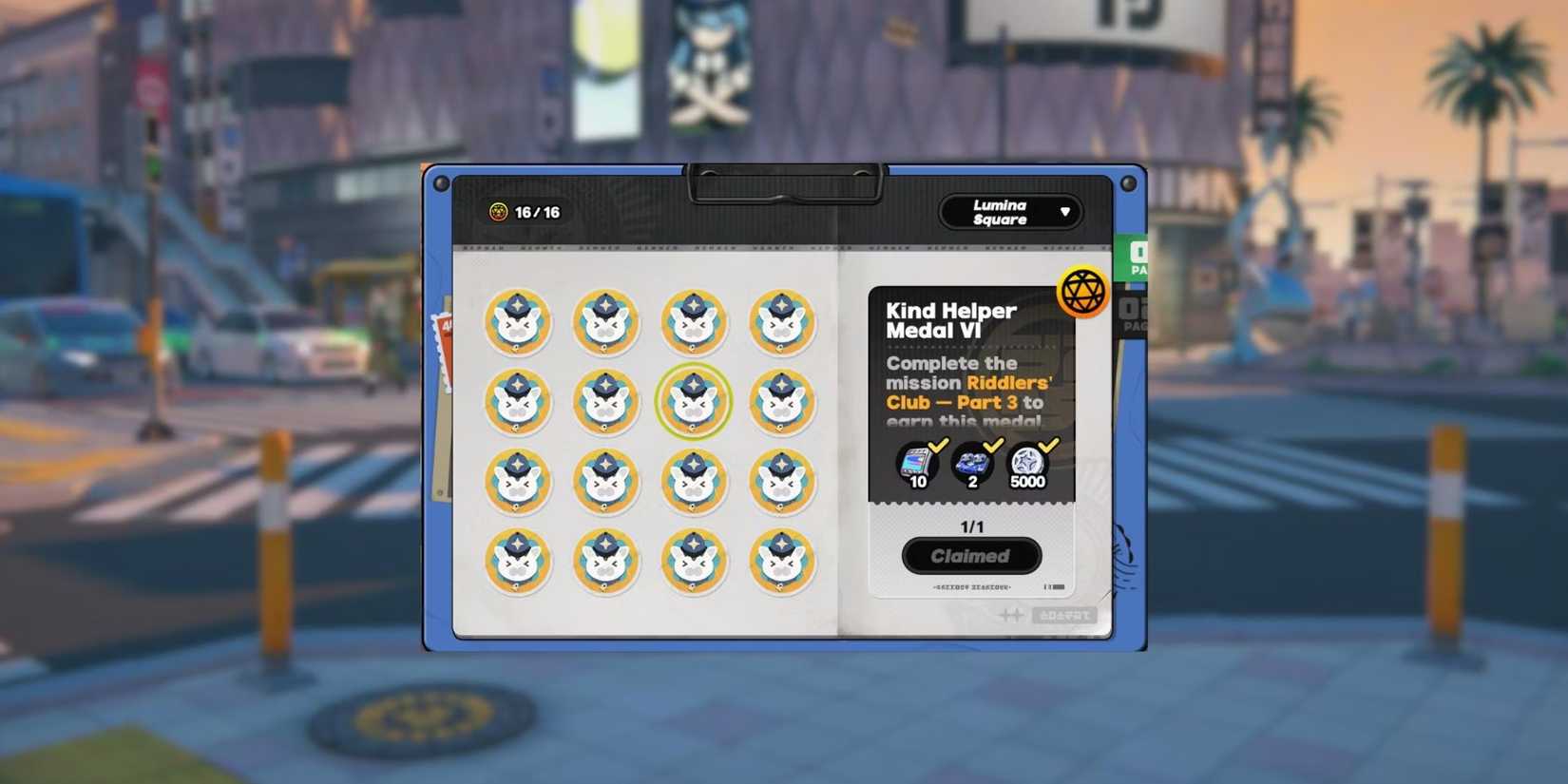Click the Kind Helper Medal VI emblem
Screen dimensions: 1568x784
coord(1080,290)
